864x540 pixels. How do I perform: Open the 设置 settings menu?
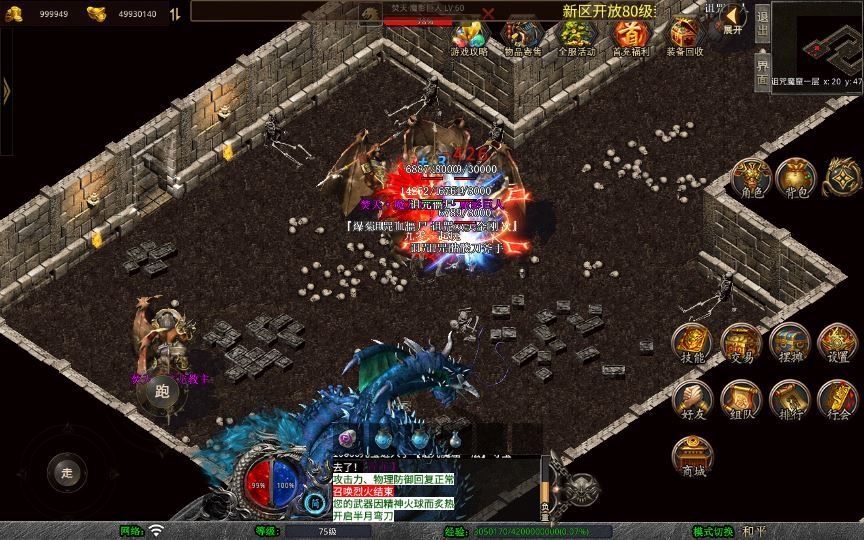pos(838,343)
